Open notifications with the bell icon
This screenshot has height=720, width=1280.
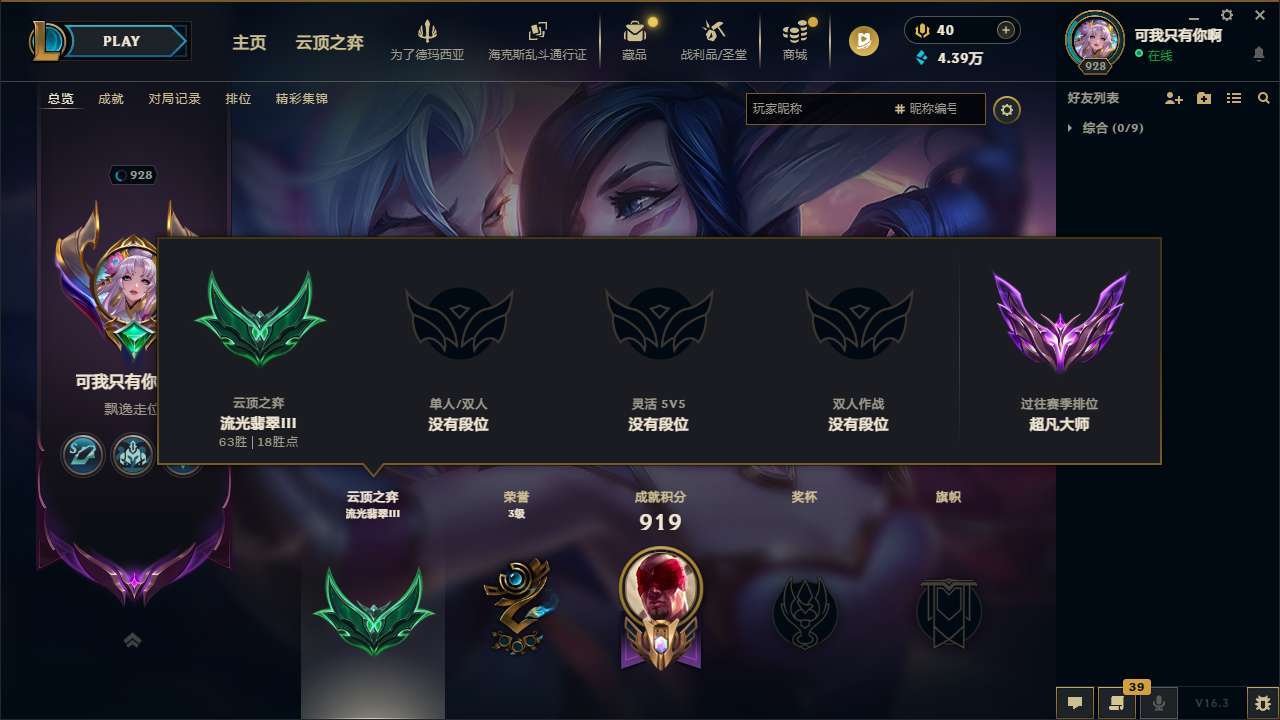[x=1259, y=55]
